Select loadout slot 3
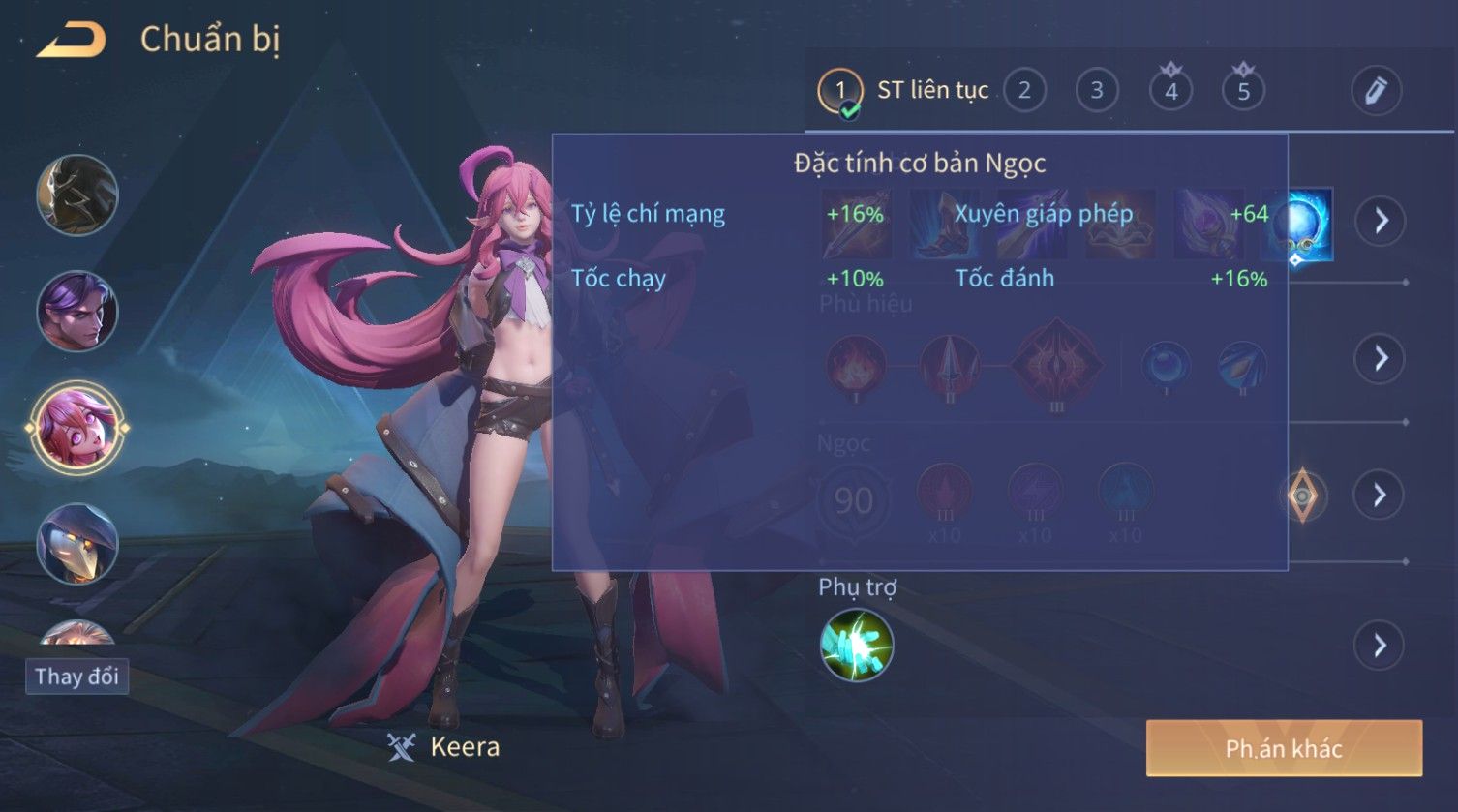This screenshot has height=812, width=1458. click(1097, 91)
